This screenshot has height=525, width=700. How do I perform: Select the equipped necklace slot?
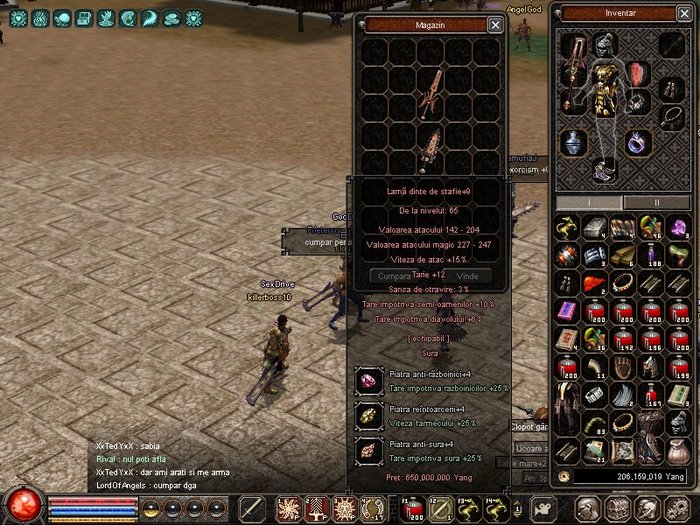pyautogui.click(x=670, y=118)
